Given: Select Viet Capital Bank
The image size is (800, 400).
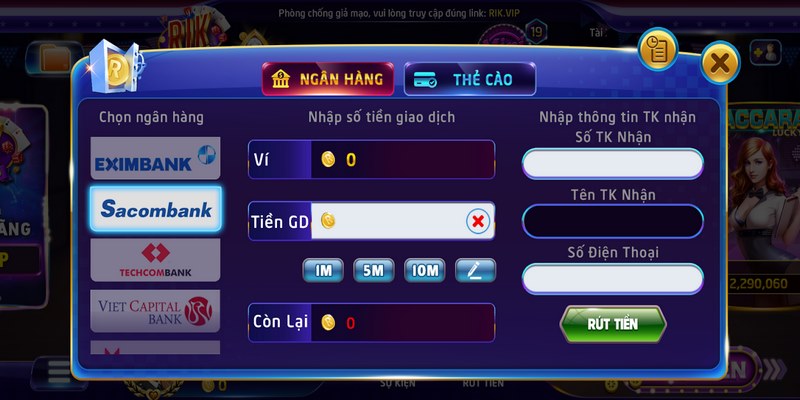Looking at the screenshot, I should click(155, 311).
